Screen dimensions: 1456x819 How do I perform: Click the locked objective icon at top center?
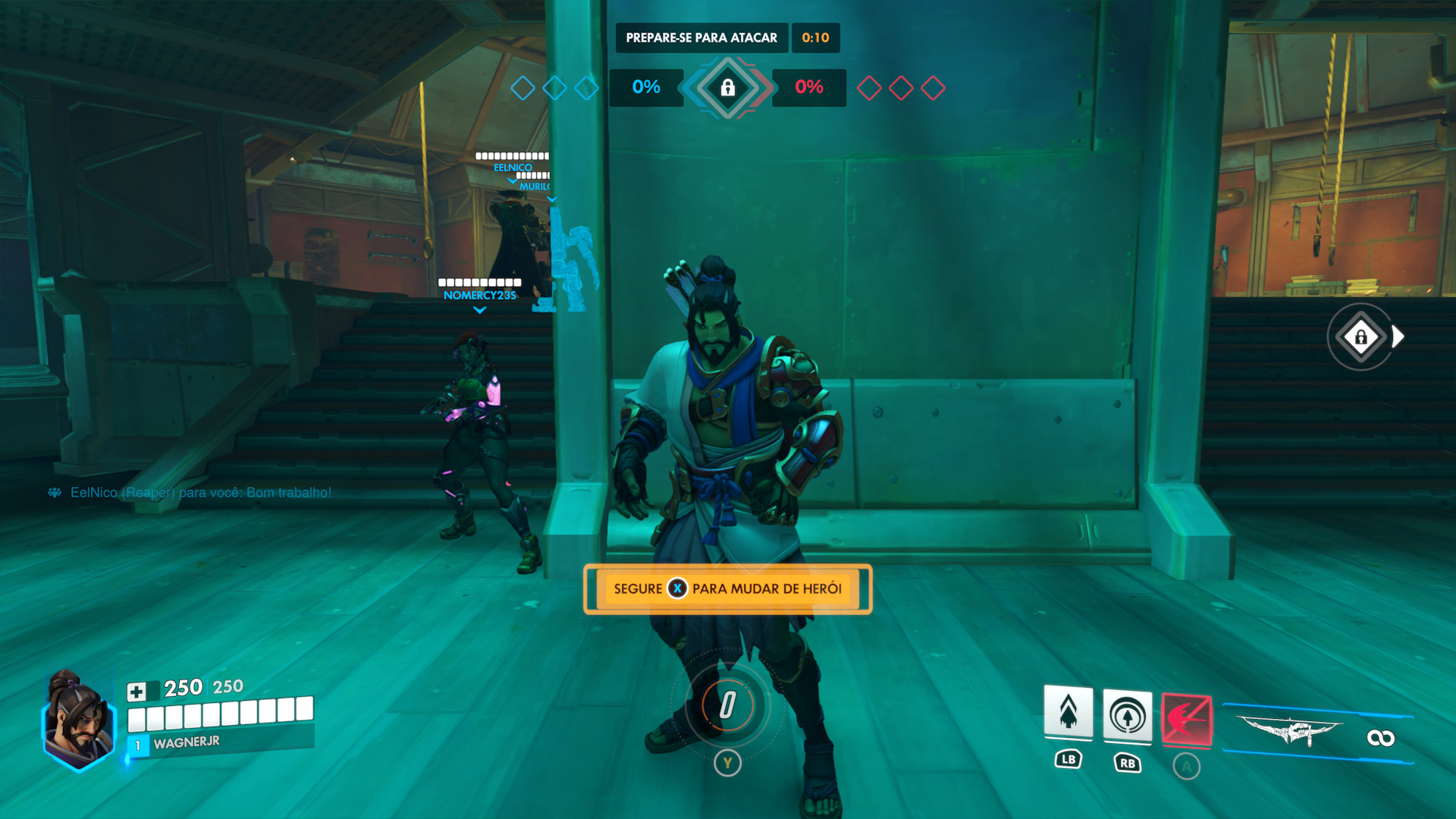pyautogui.click(x=727, y=88)
